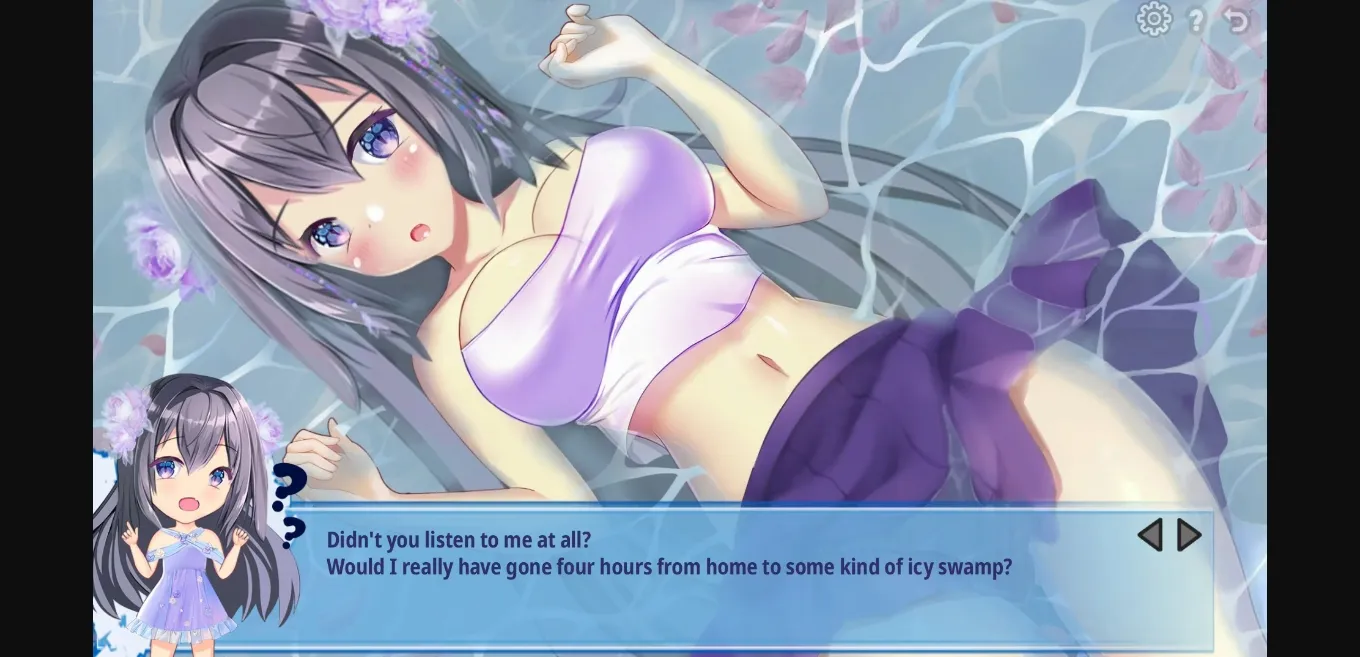Click the undo arrow icon
Viewport: 1360px width, 657px height.
(x=1236, y=19)
